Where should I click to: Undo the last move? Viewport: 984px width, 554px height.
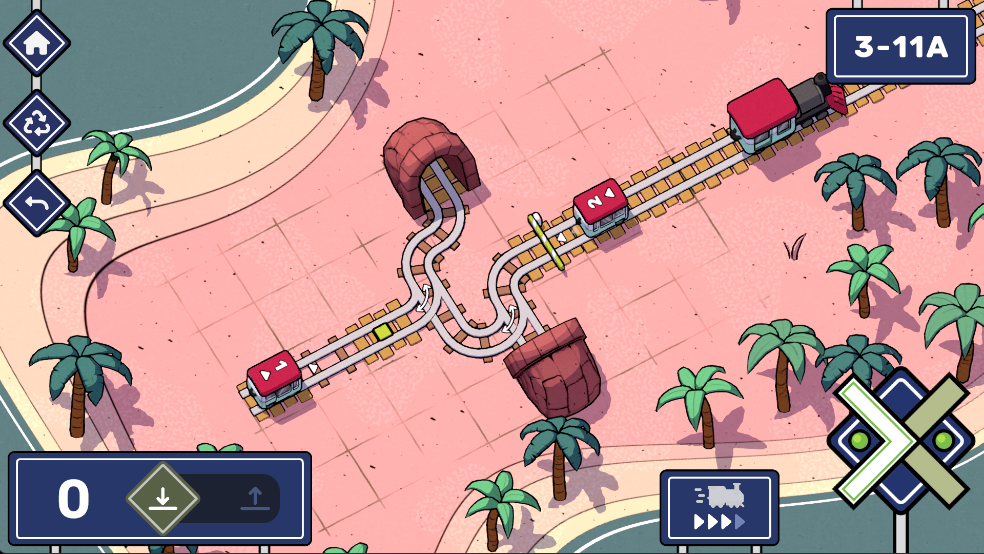37,203
